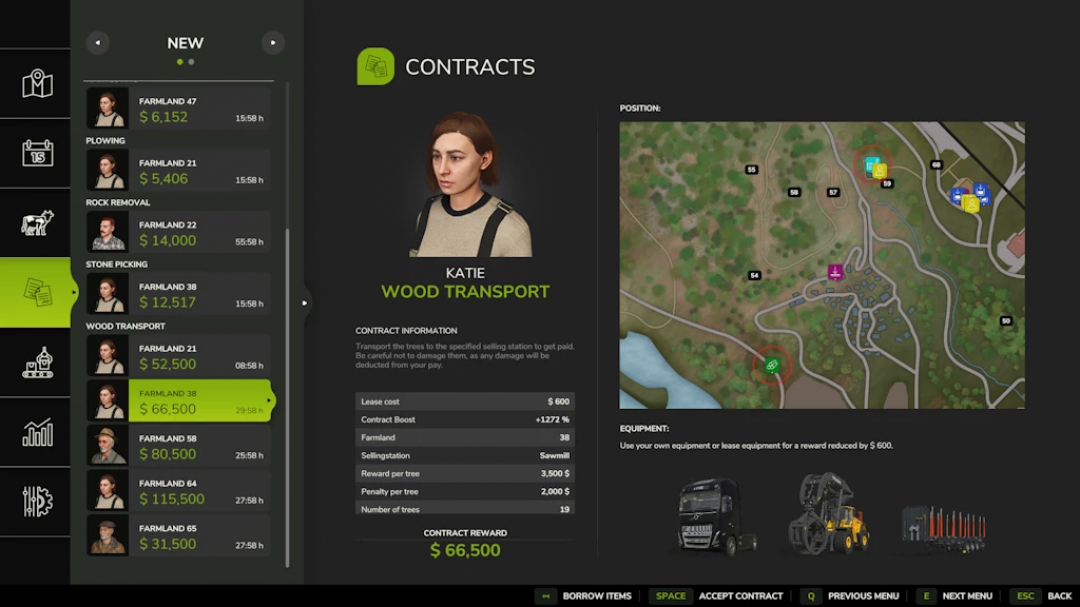Image resolution: width=1080 pixels, height=607 pixels.
Task: Select Farmland 58 contract for $80,500
Action: tap(179, 446)
